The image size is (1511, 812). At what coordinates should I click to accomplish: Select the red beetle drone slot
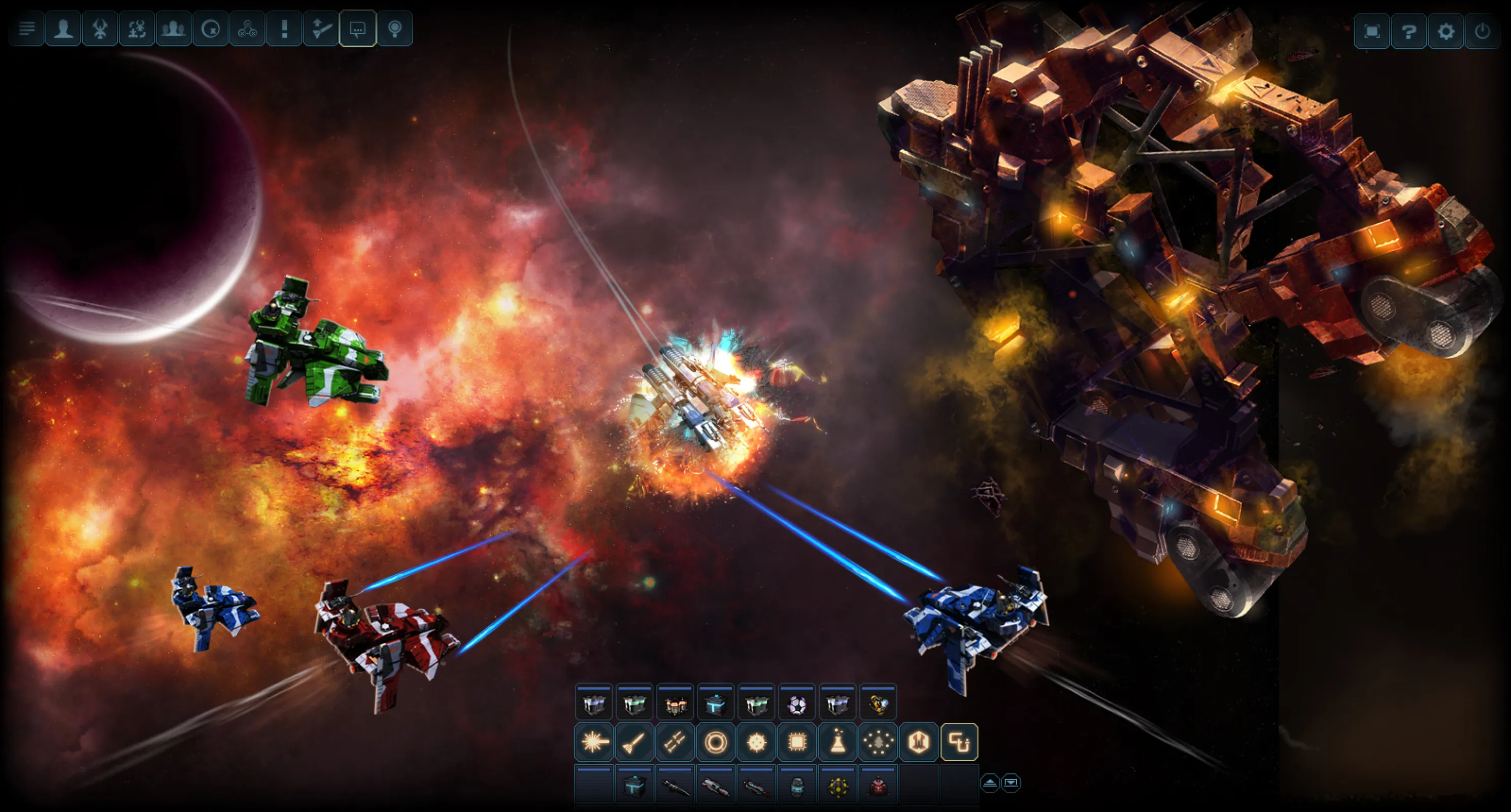click(878, 785)
